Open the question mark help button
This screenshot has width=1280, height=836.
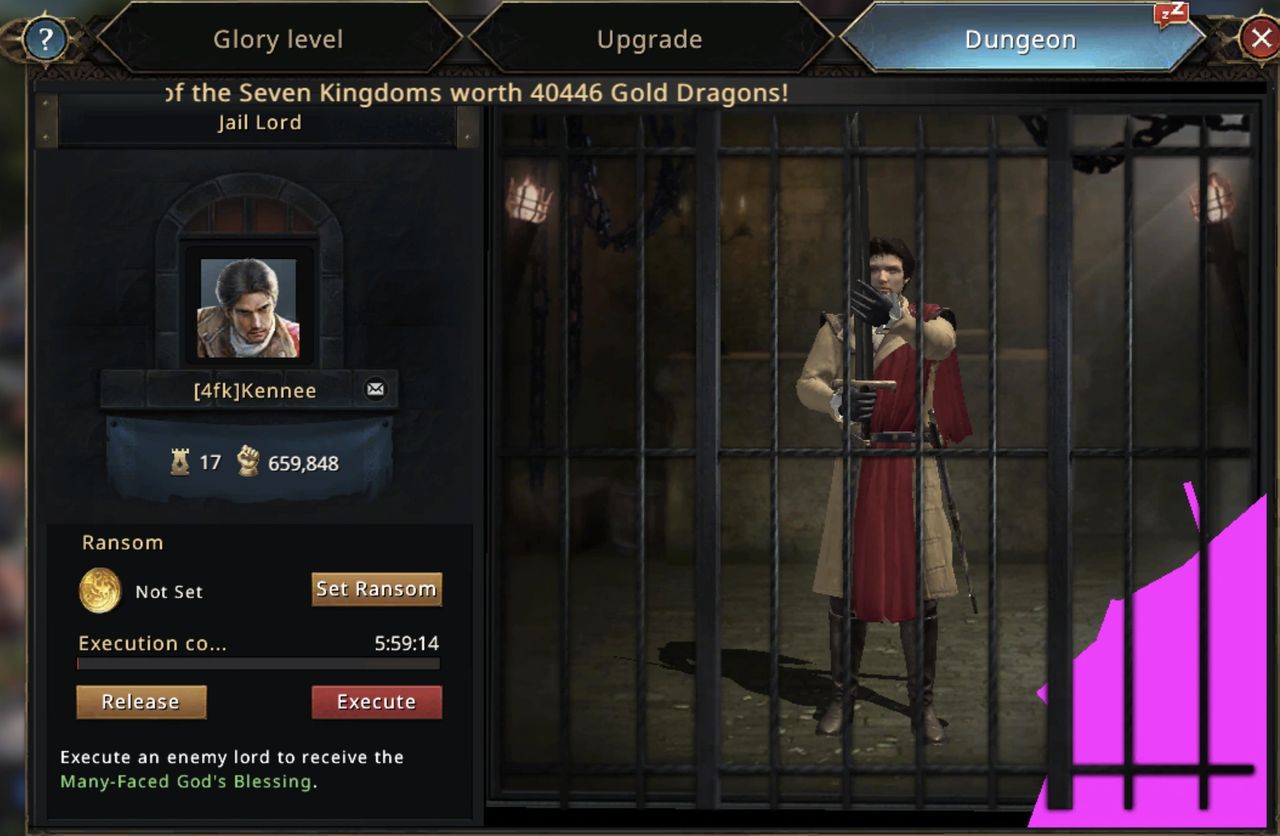click(45, 40)
